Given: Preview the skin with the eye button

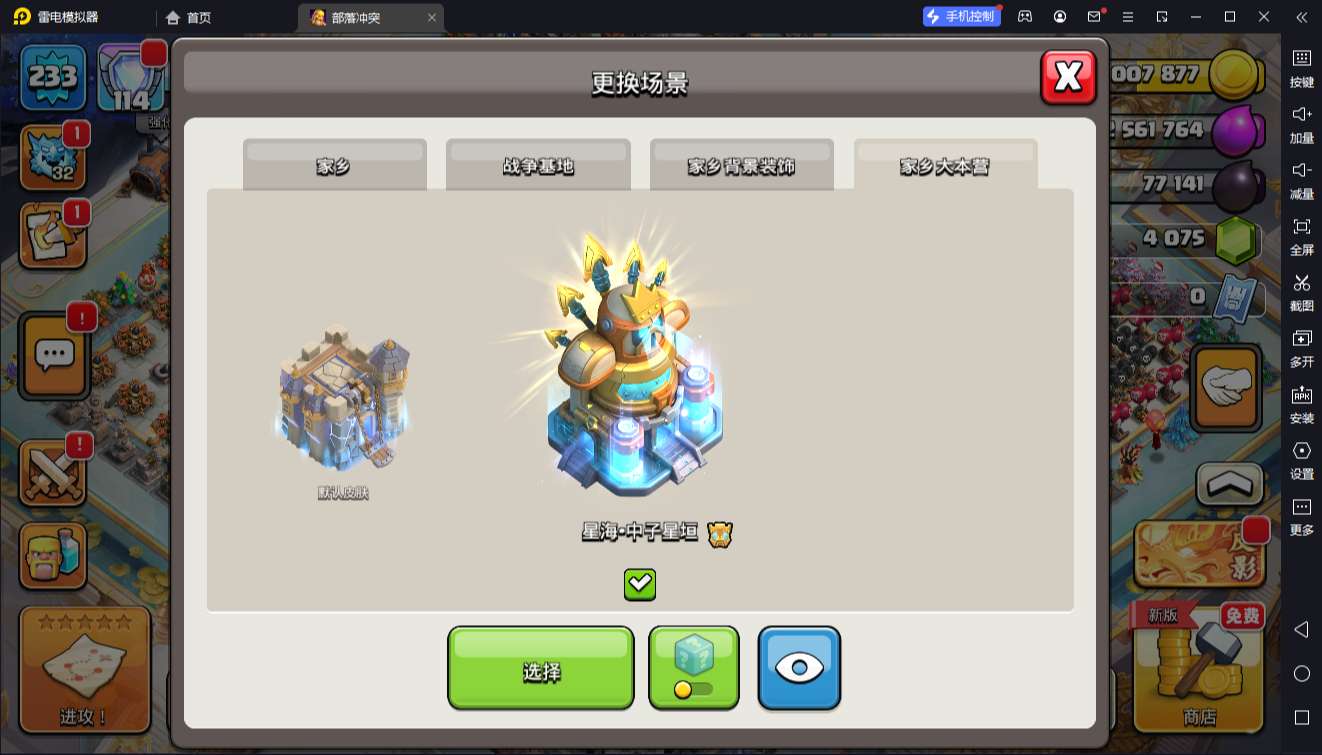Looking at the screenshot, I should [799, 668].
